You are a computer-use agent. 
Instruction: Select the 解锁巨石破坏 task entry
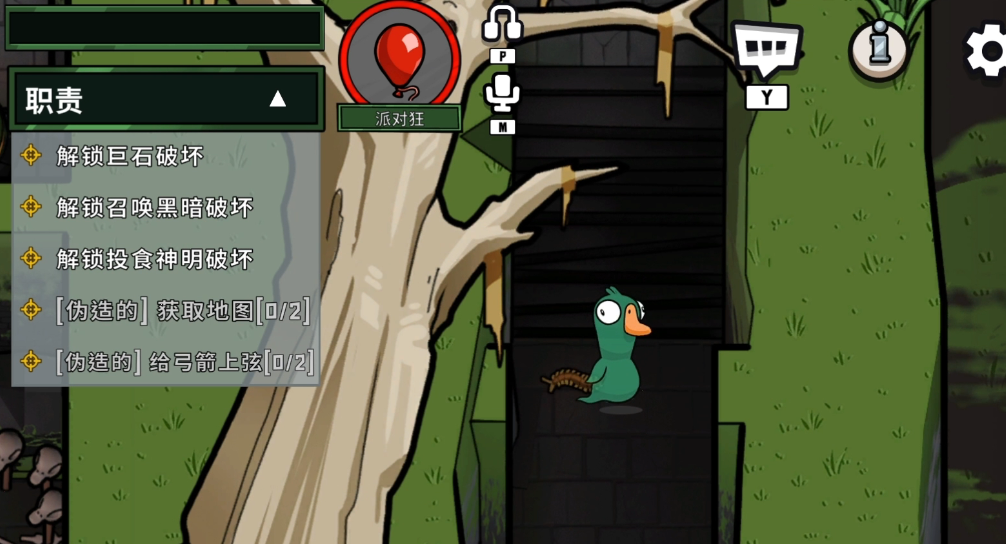(x=130, y=155)
